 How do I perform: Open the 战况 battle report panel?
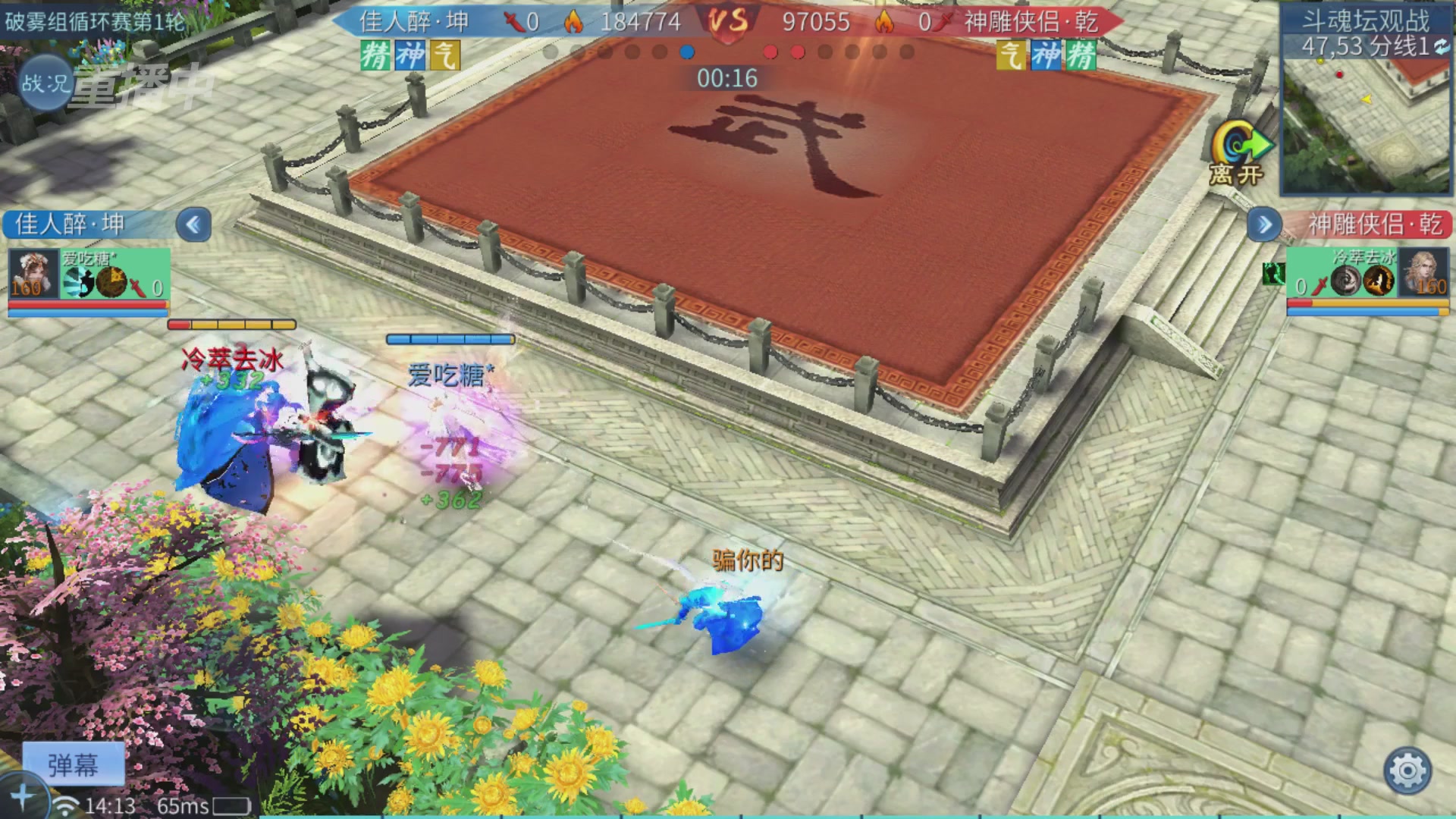pos(44,80)
